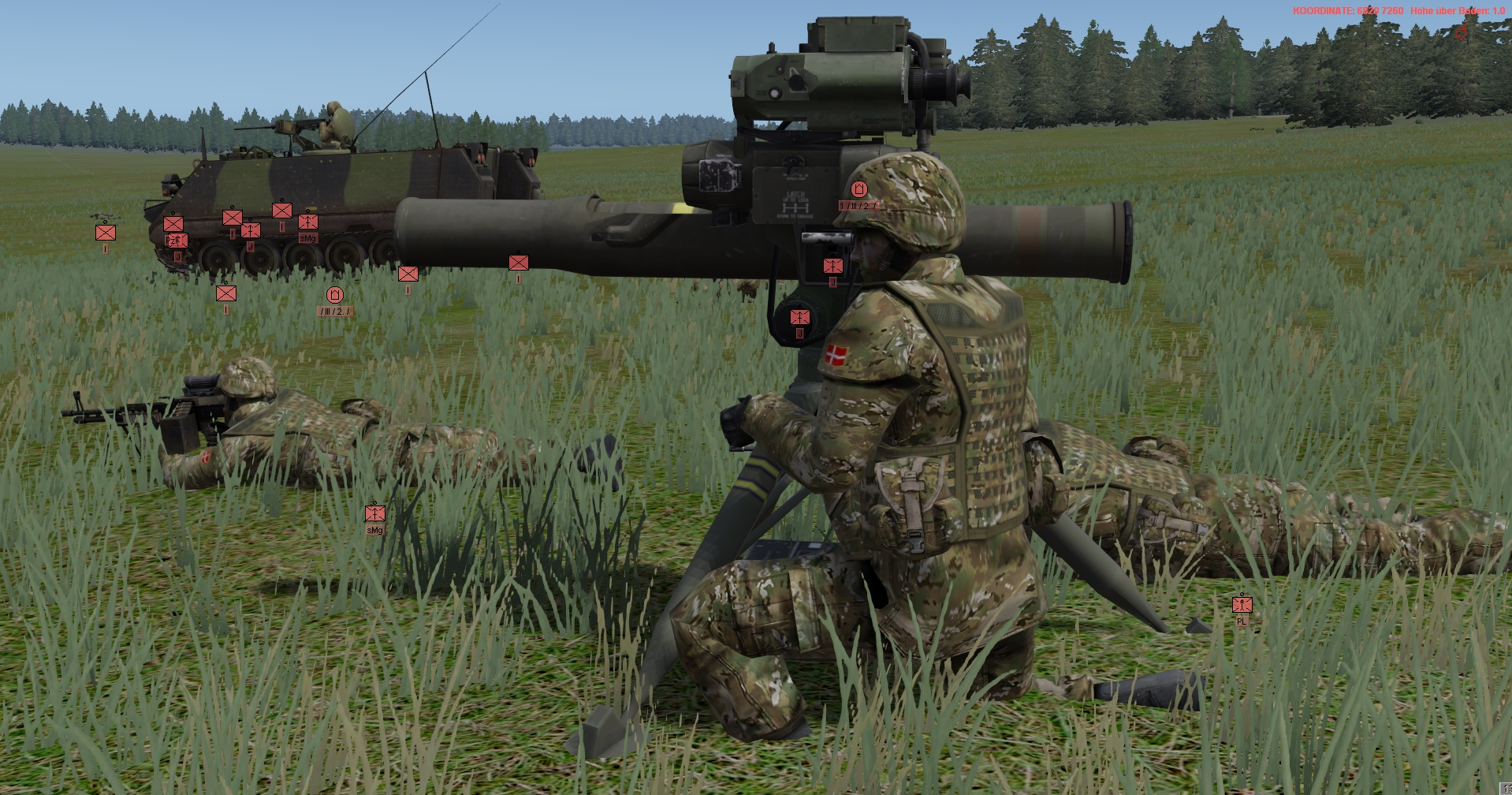
Task: Select the circular marker labeled 1 / III / 2.
Action: click(859, 189)
